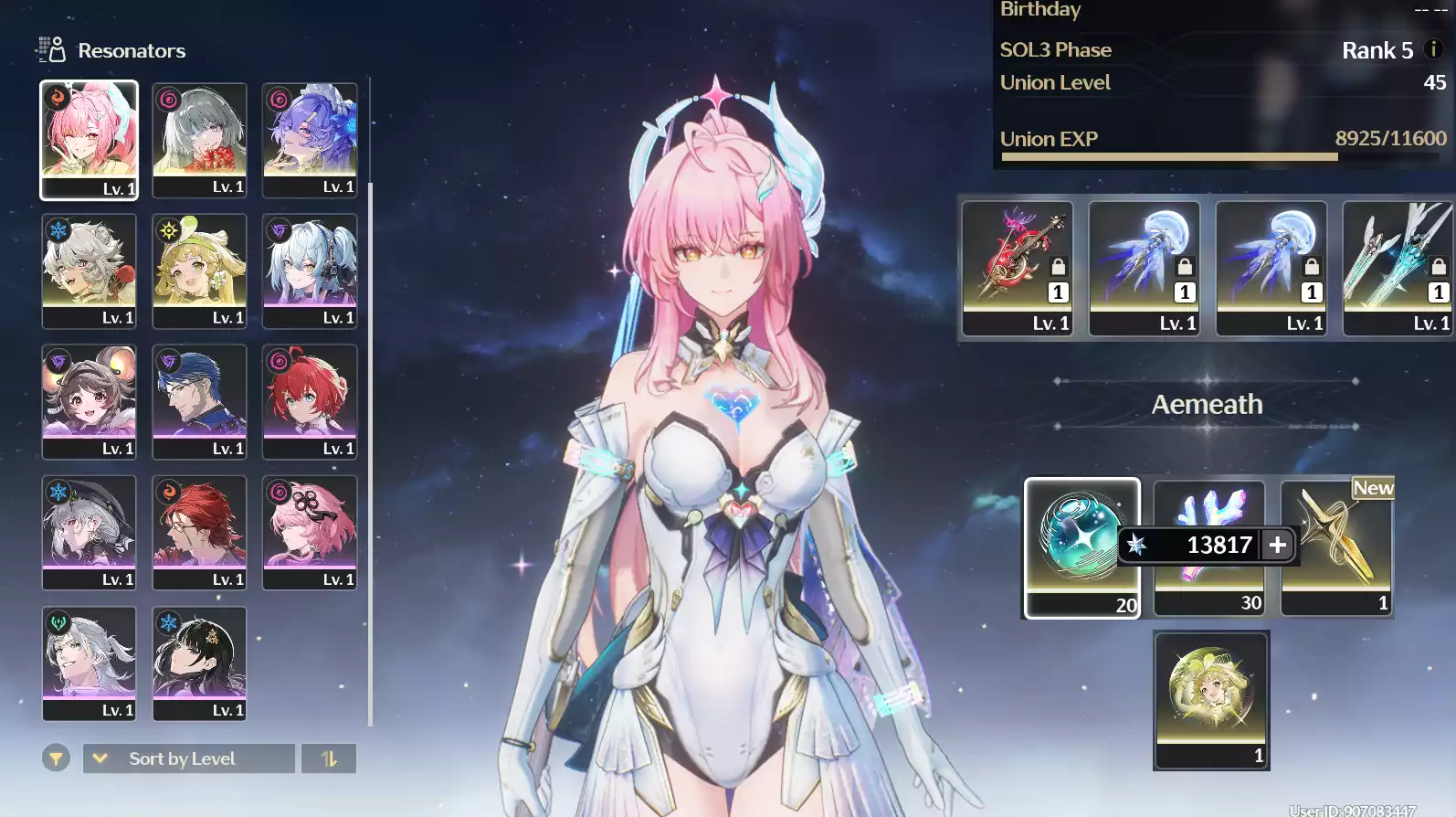Image resolution: width=1456 pixels, height=817 pixels.
Task: Select the purple-haired resonator with blue flowers
Action: 310,139
